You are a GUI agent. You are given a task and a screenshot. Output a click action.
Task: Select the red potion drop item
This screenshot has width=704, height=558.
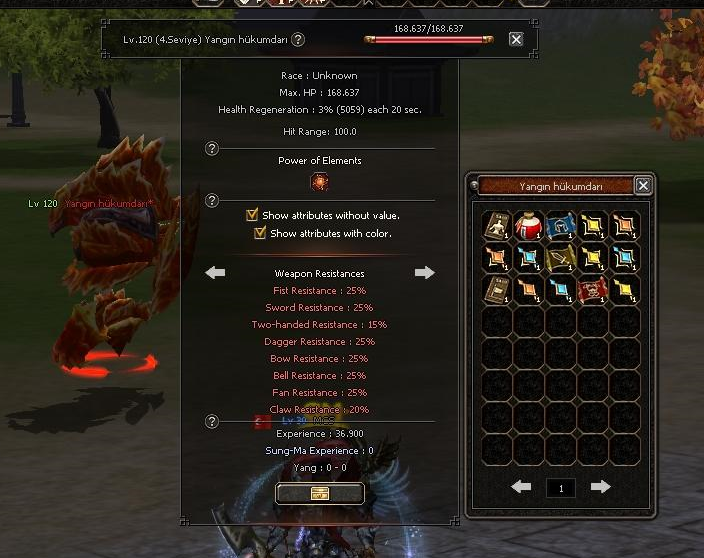pyautogui.click(x=530, y=226)
